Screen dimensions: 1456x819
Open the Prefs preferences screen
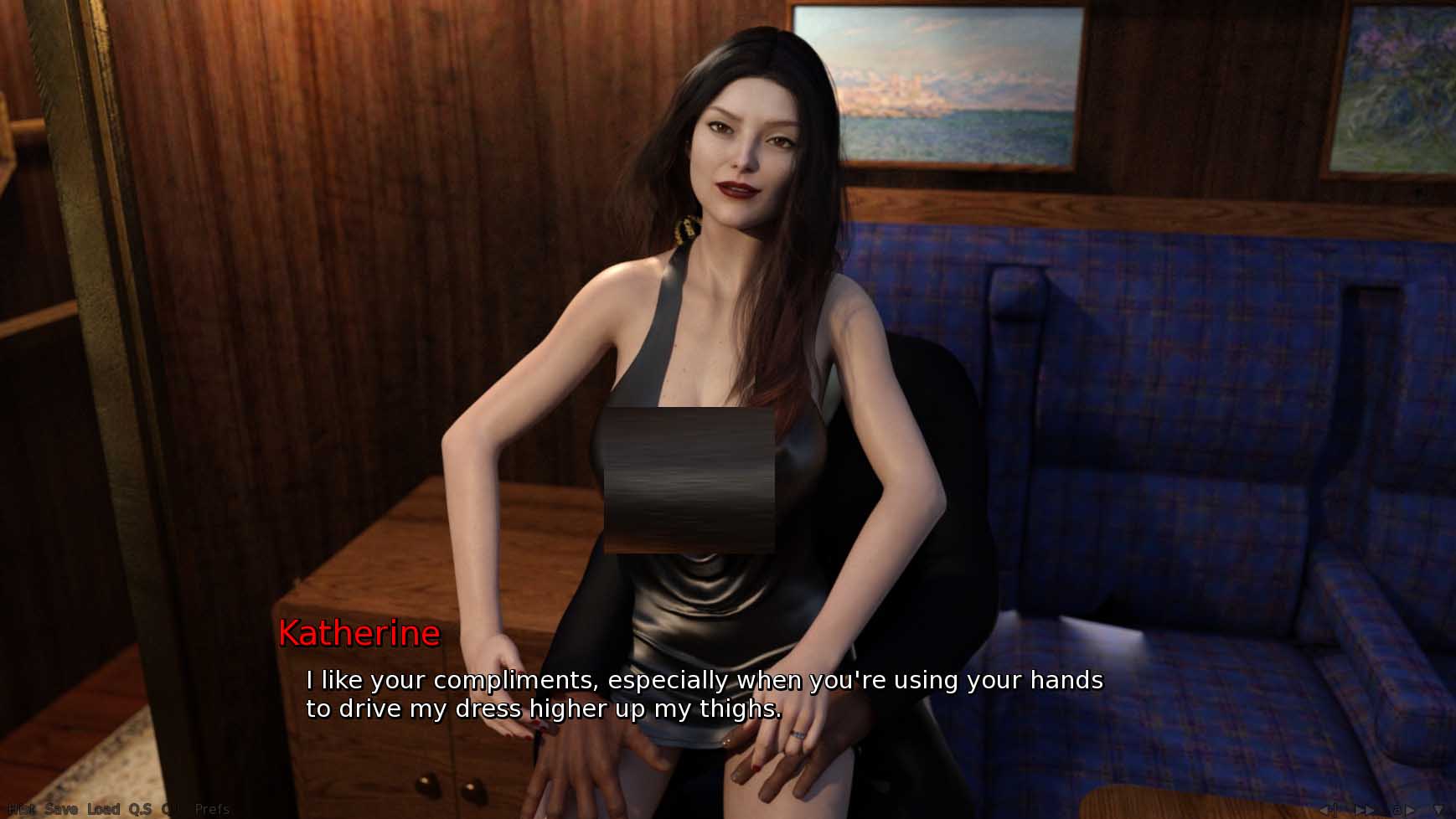click(x=213, y=809)
